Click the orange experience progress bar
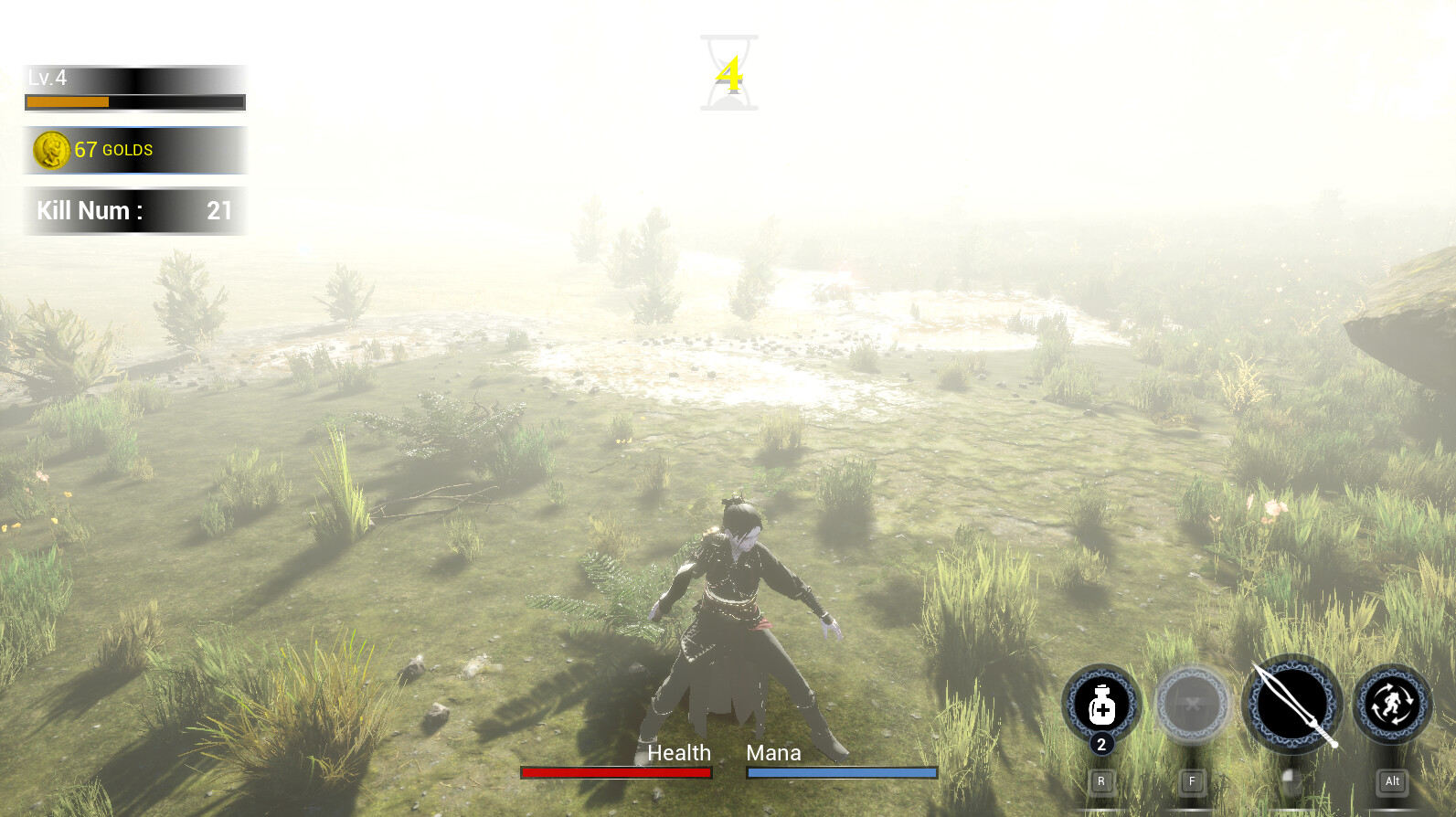1456x817 pixels. tap(67, 101)
